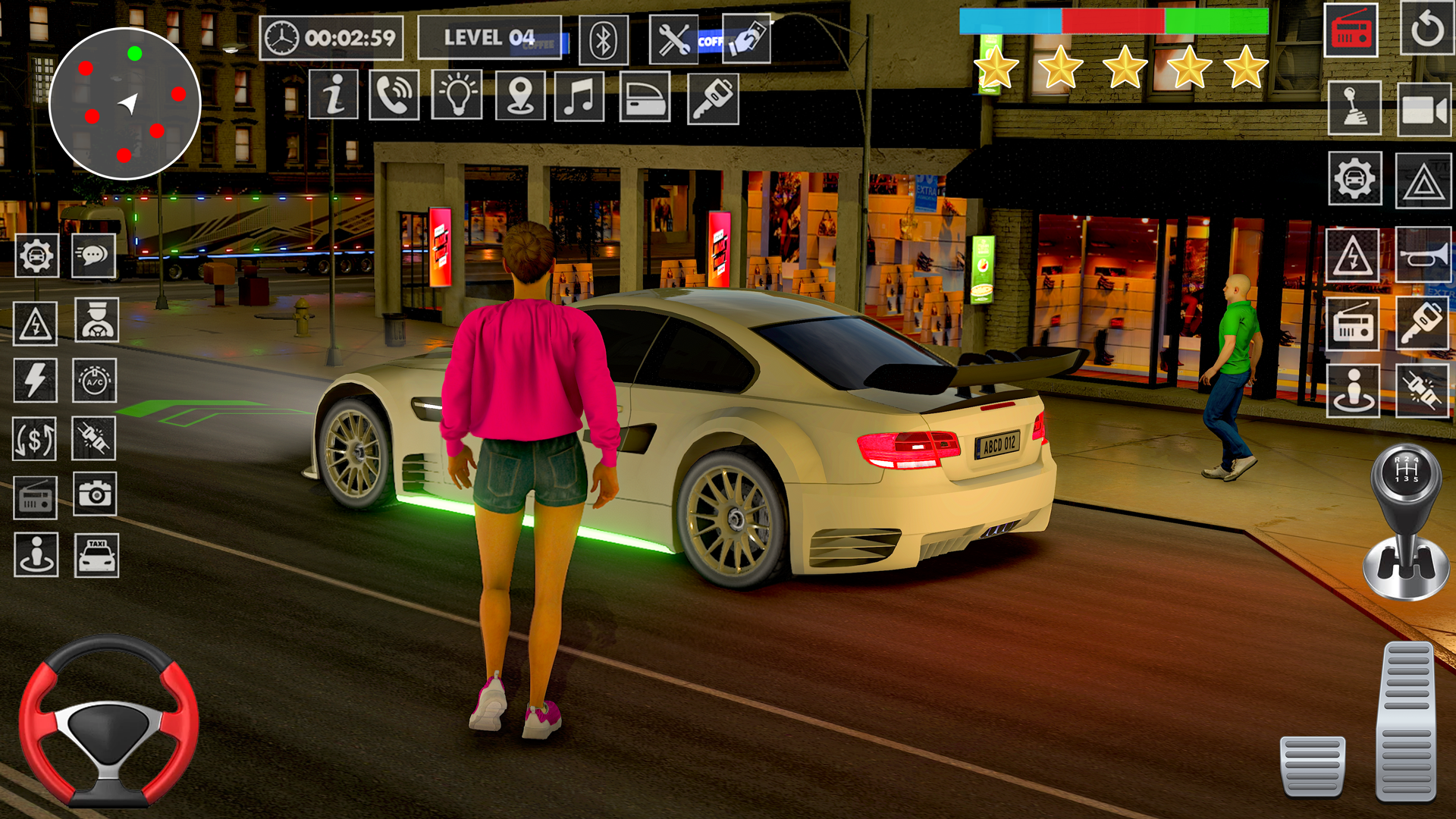Click the five-star rating display
The image size is (1456, 819).
coord(1119,68)
